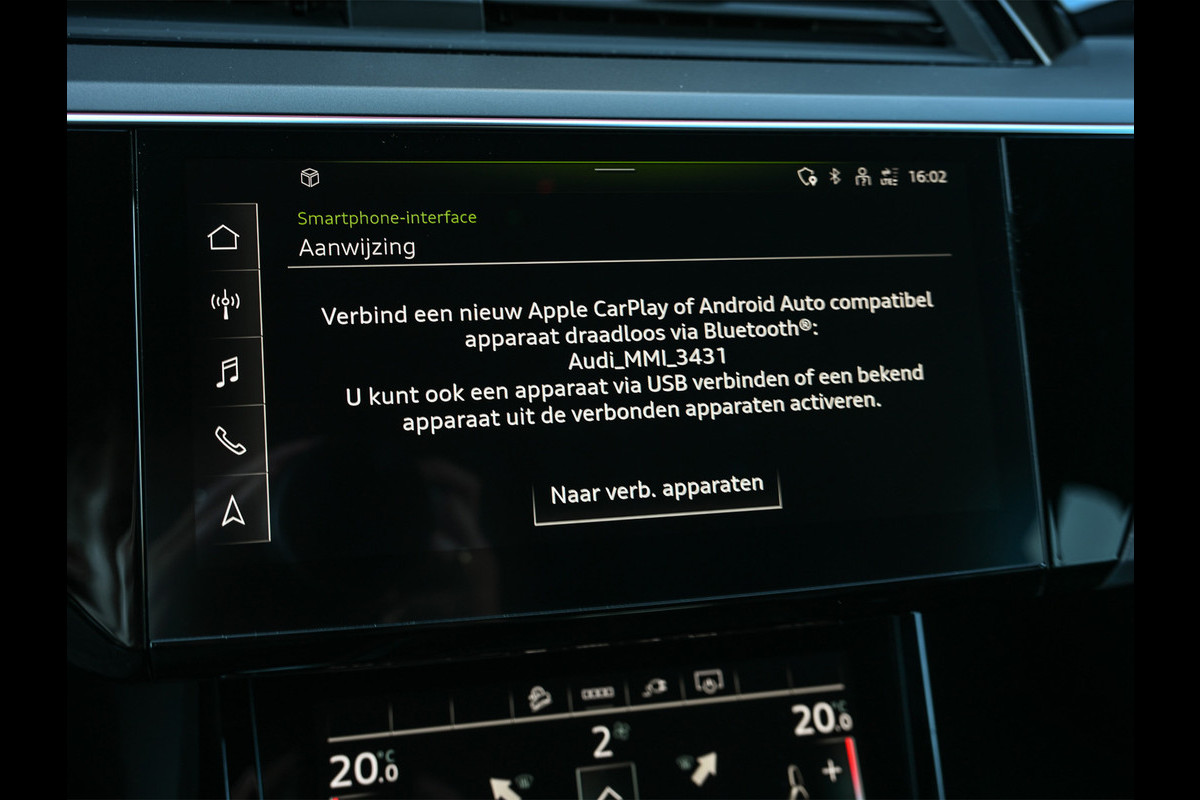This screenshot has width=1200, height=800.
Task: Tap the cube icon in the top bar
Action: [310, 178]
